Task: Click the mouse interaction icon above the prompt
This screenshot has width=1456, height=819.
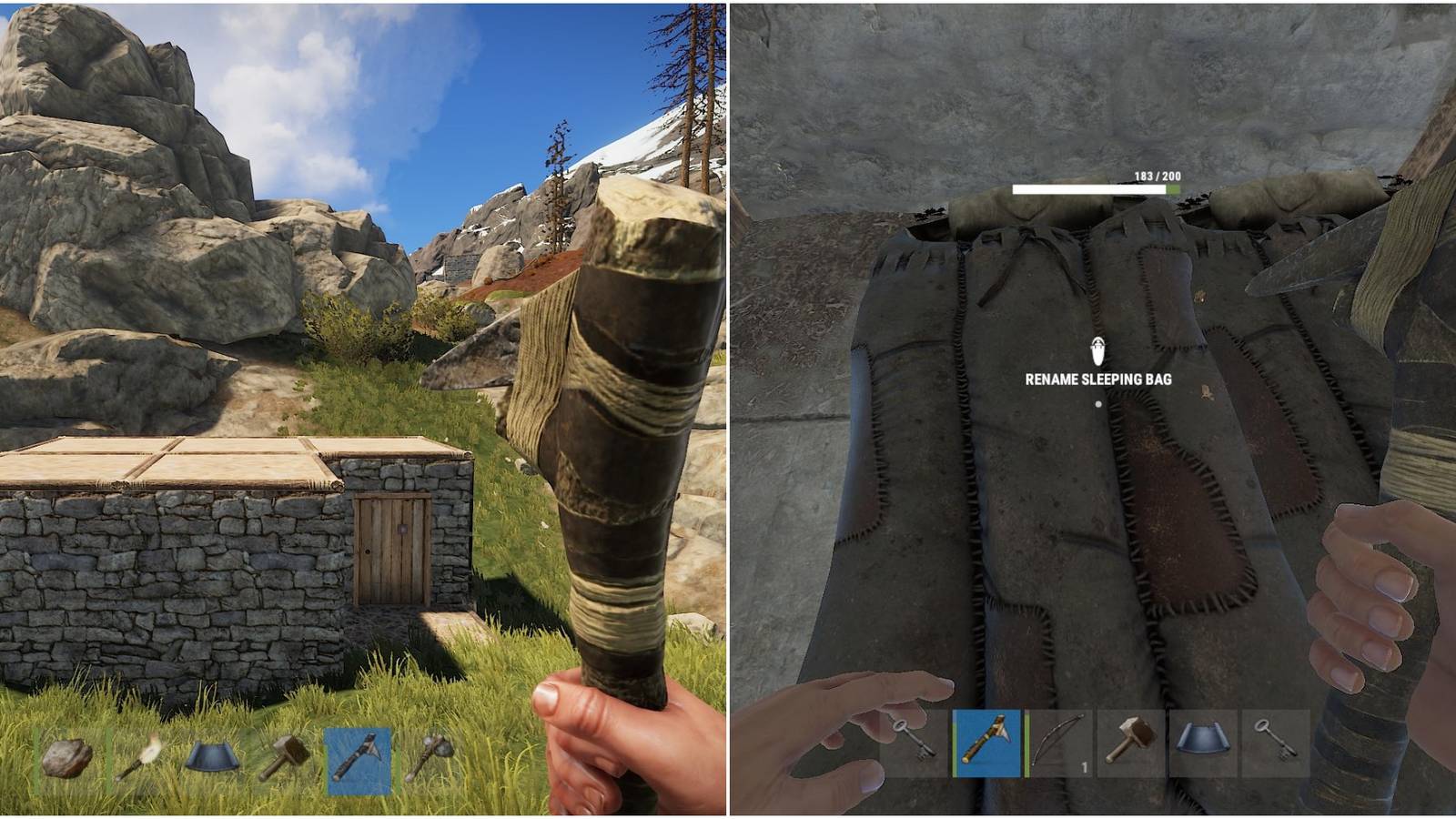Action: click(1099, 349)
